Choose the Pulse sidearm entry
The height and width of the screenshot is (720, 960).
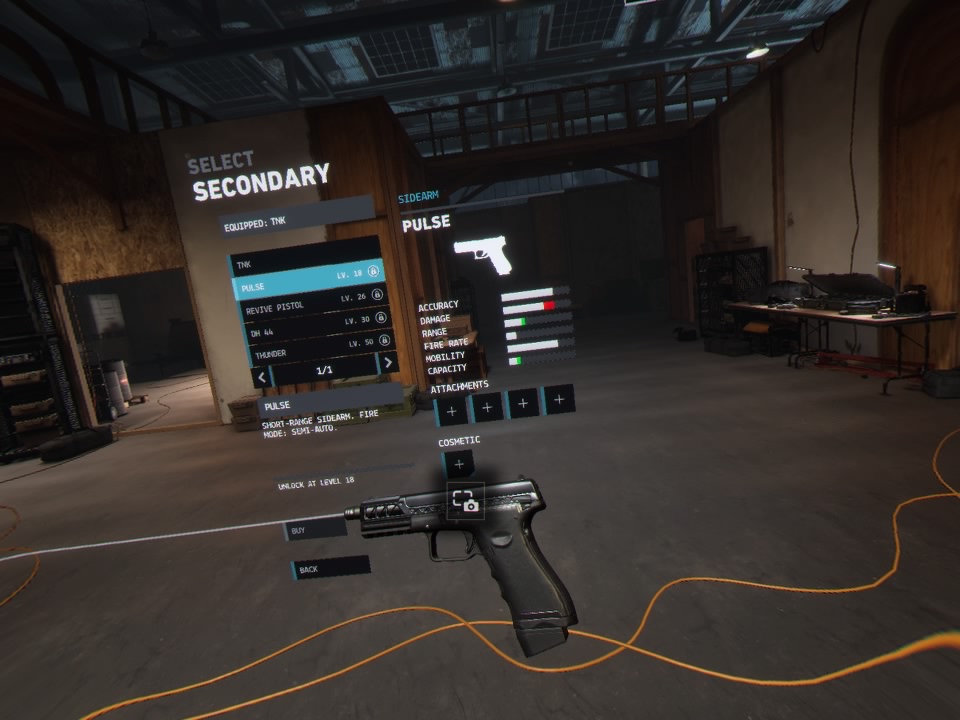(306, 286)
